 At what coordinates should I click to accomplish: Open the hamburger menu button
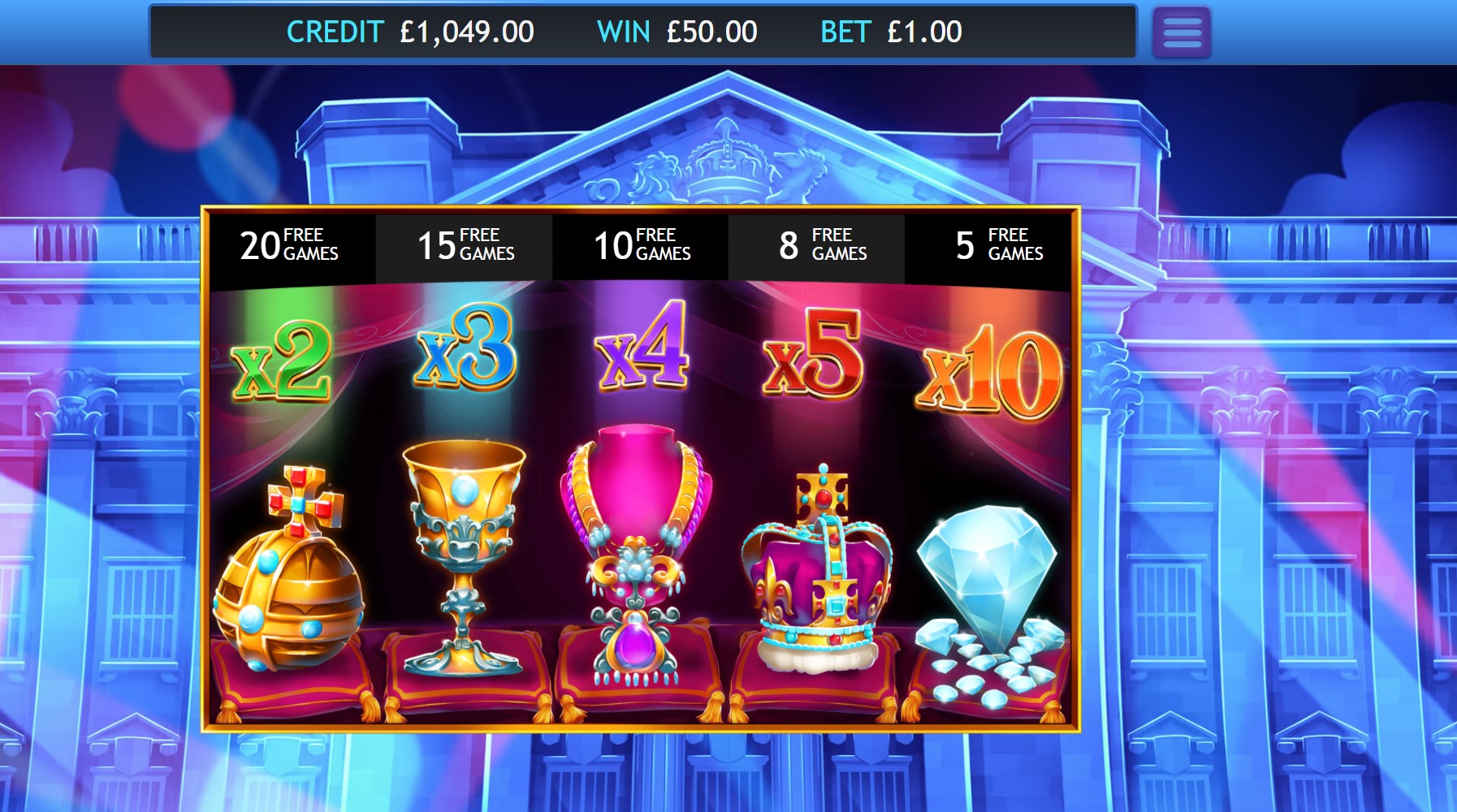tap(1182, 32)
